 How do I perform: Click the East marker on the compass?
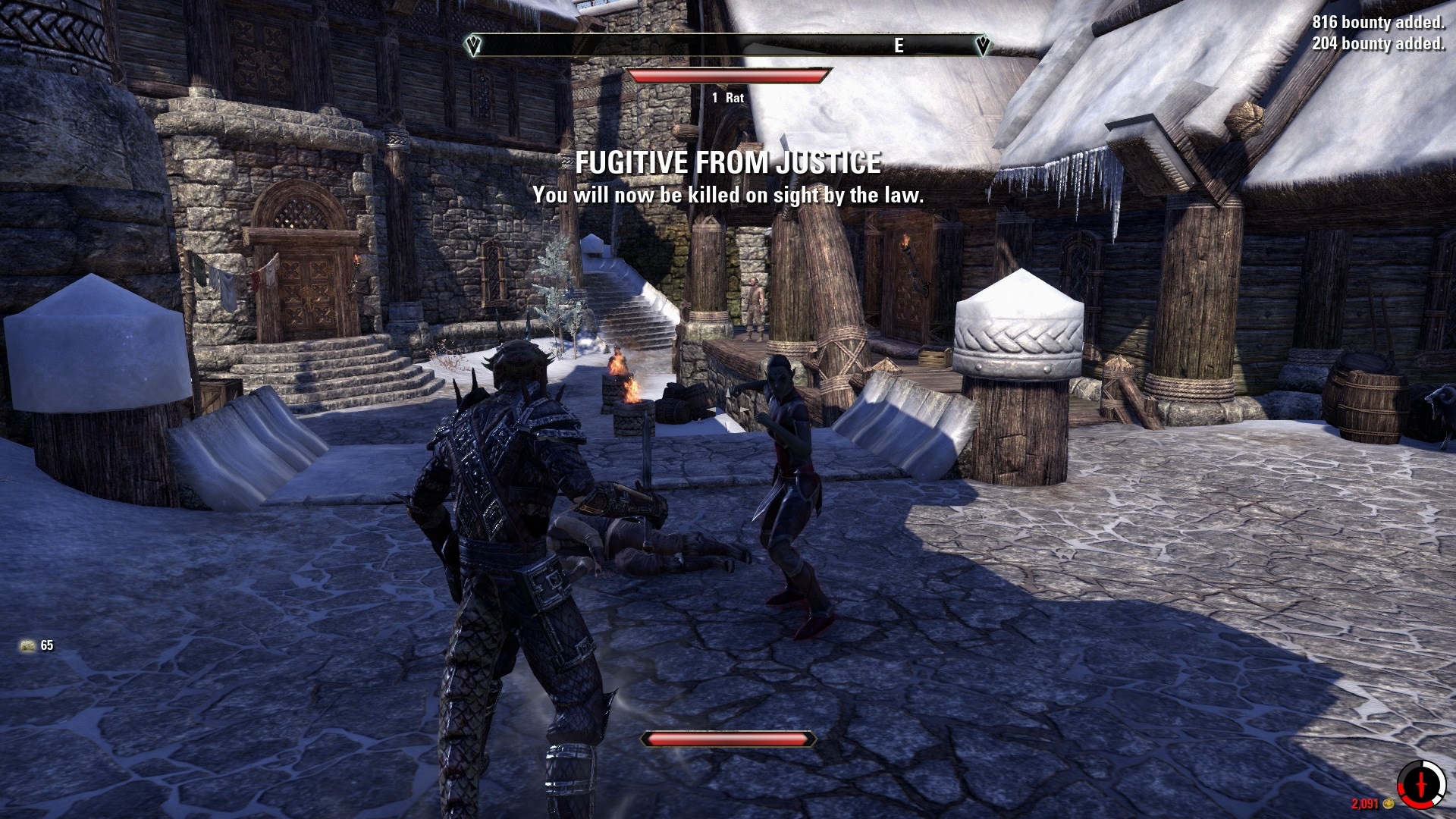click(899, 46)
